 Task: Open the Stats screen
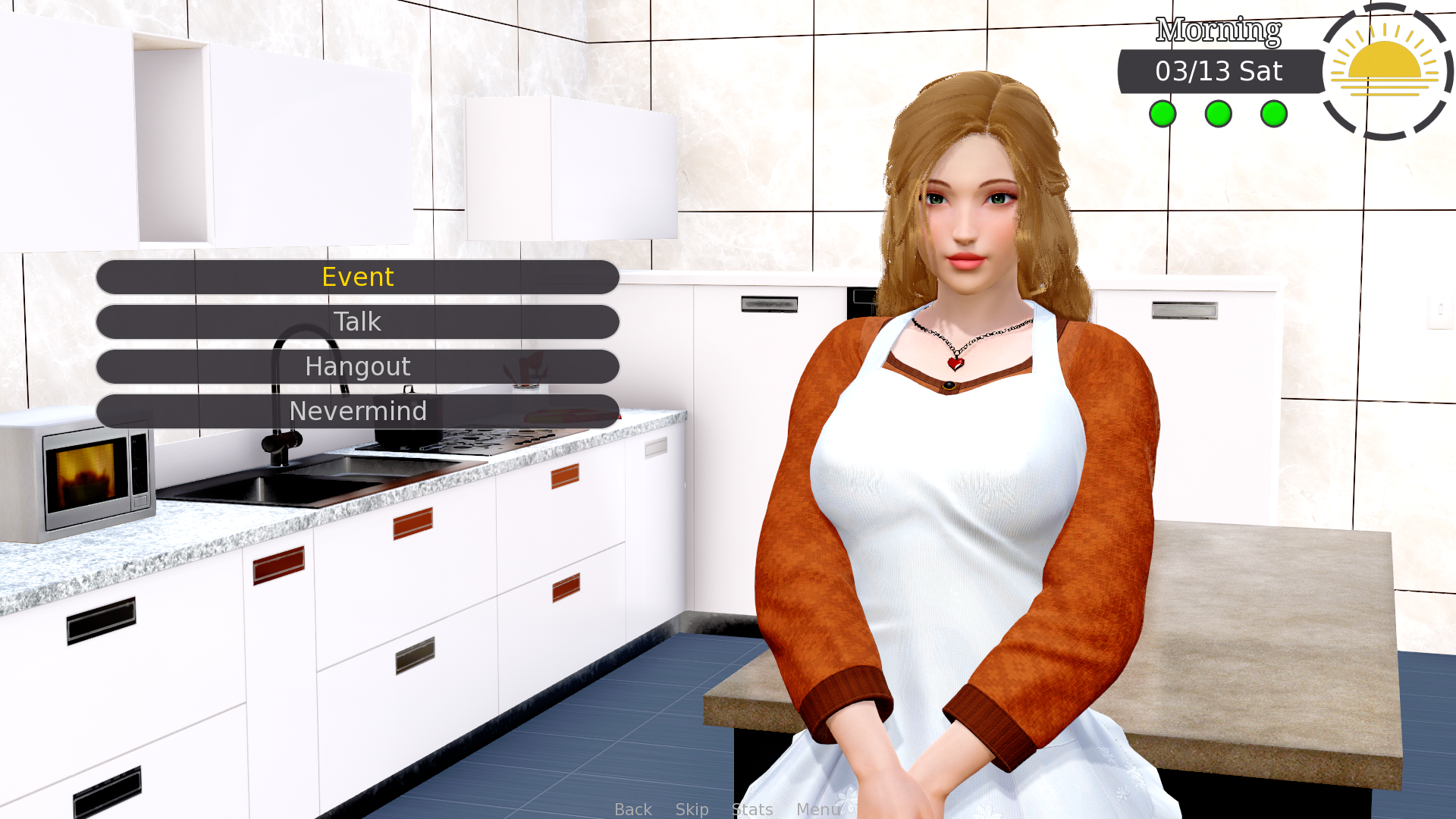coord(752,809)
